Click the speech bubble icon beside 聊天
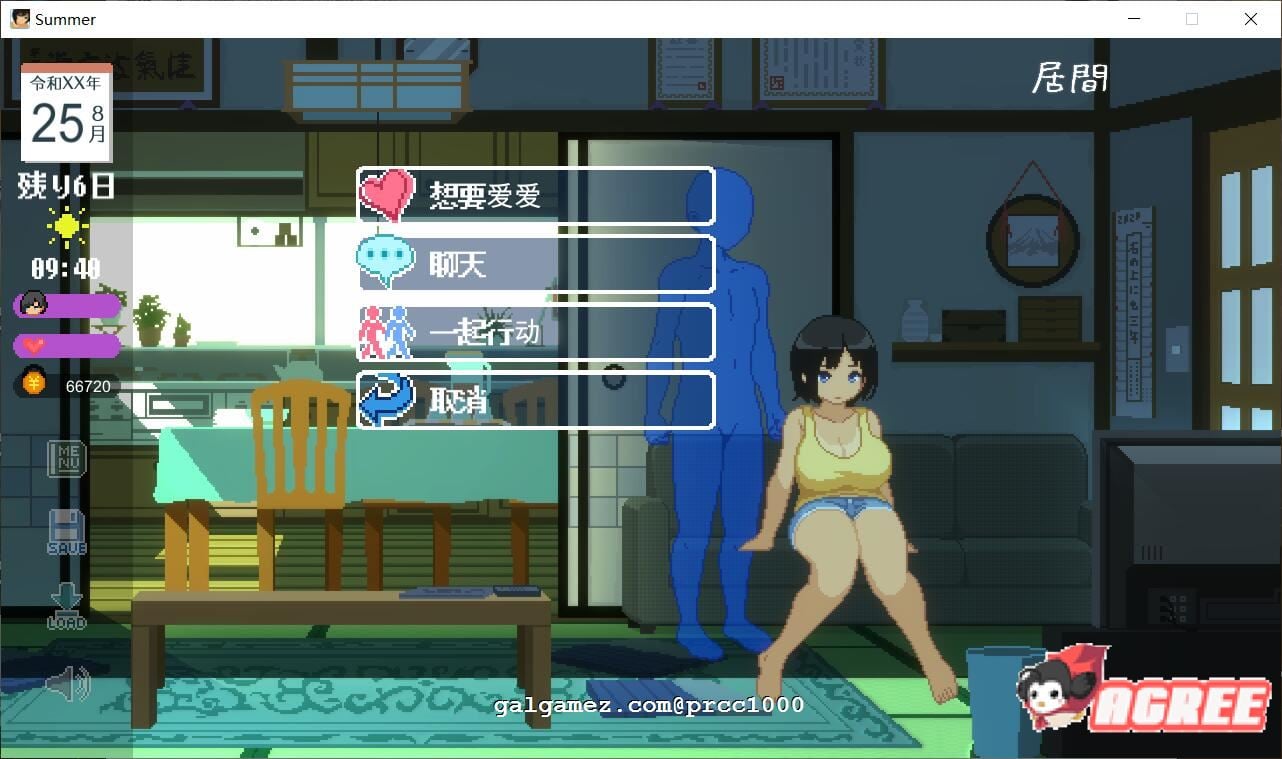 (x=385, y=262)
